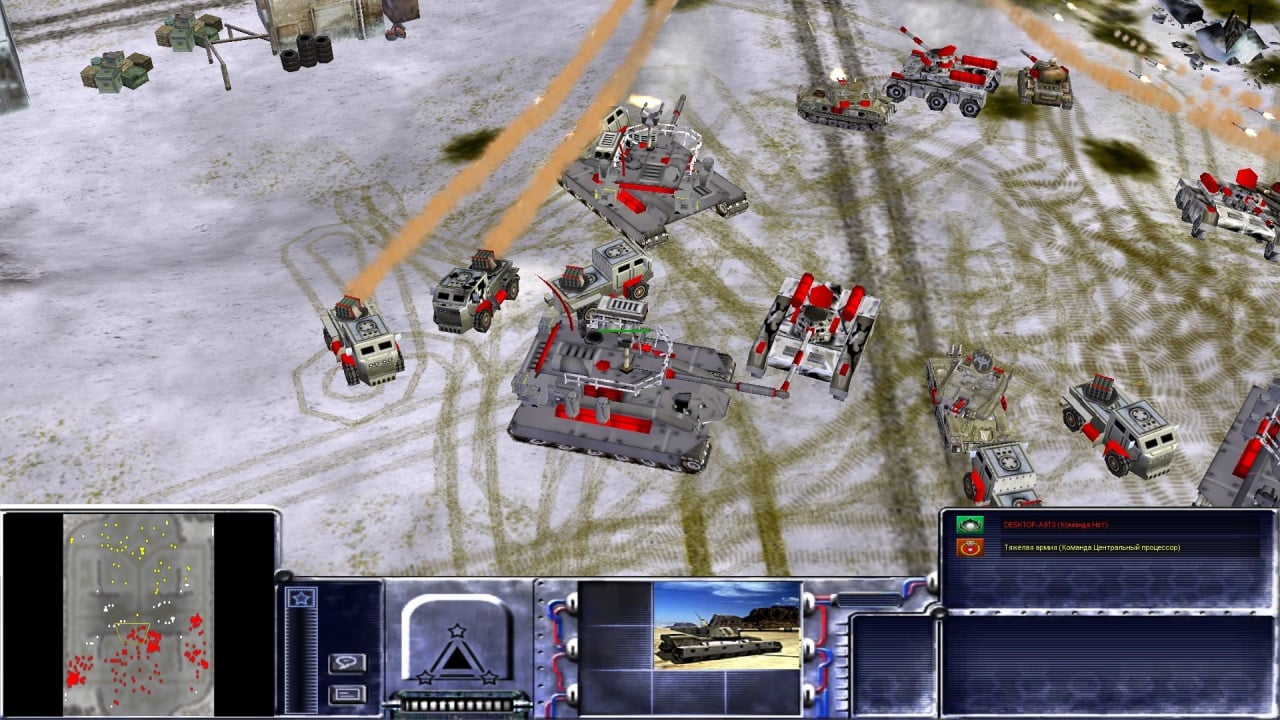
Task: Click the radar minimap
Action: point(138,613)
